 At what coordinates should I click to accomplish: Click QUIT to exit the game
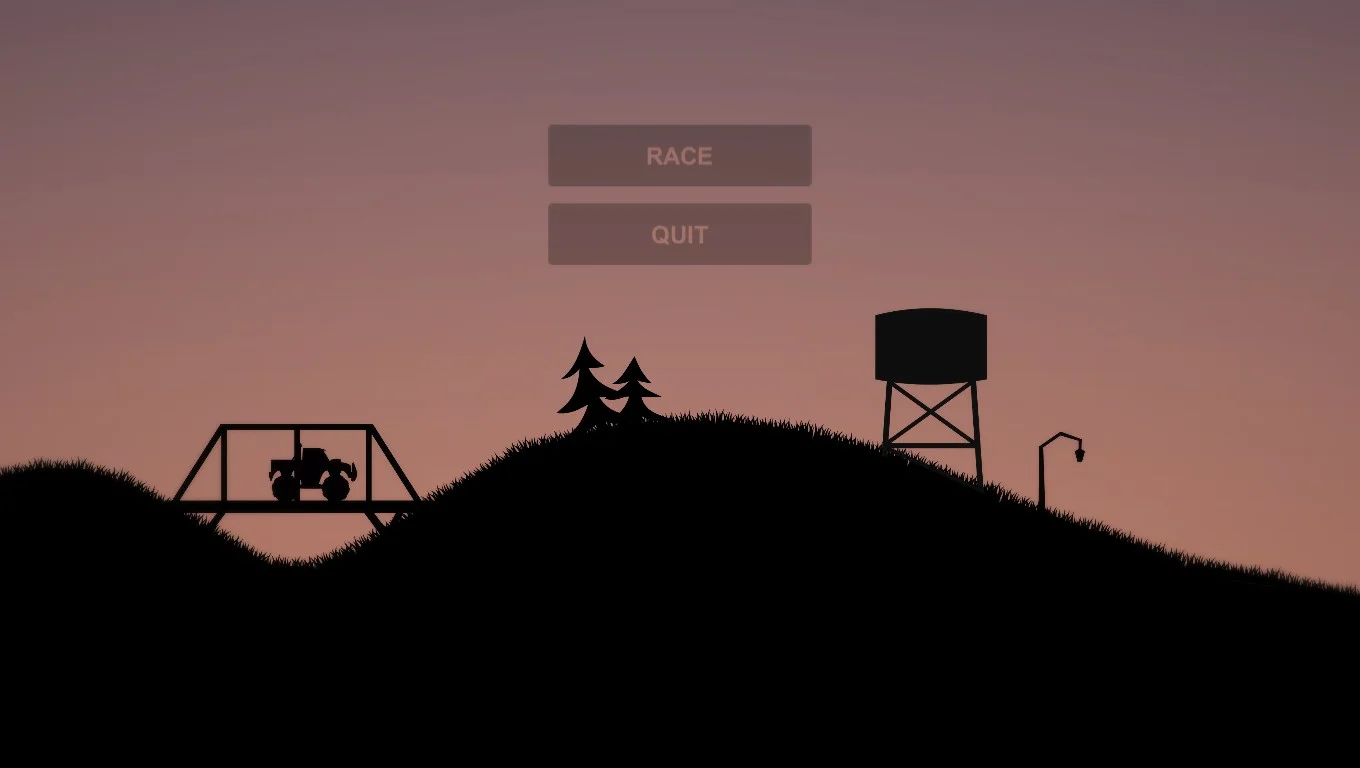point(679,233)
